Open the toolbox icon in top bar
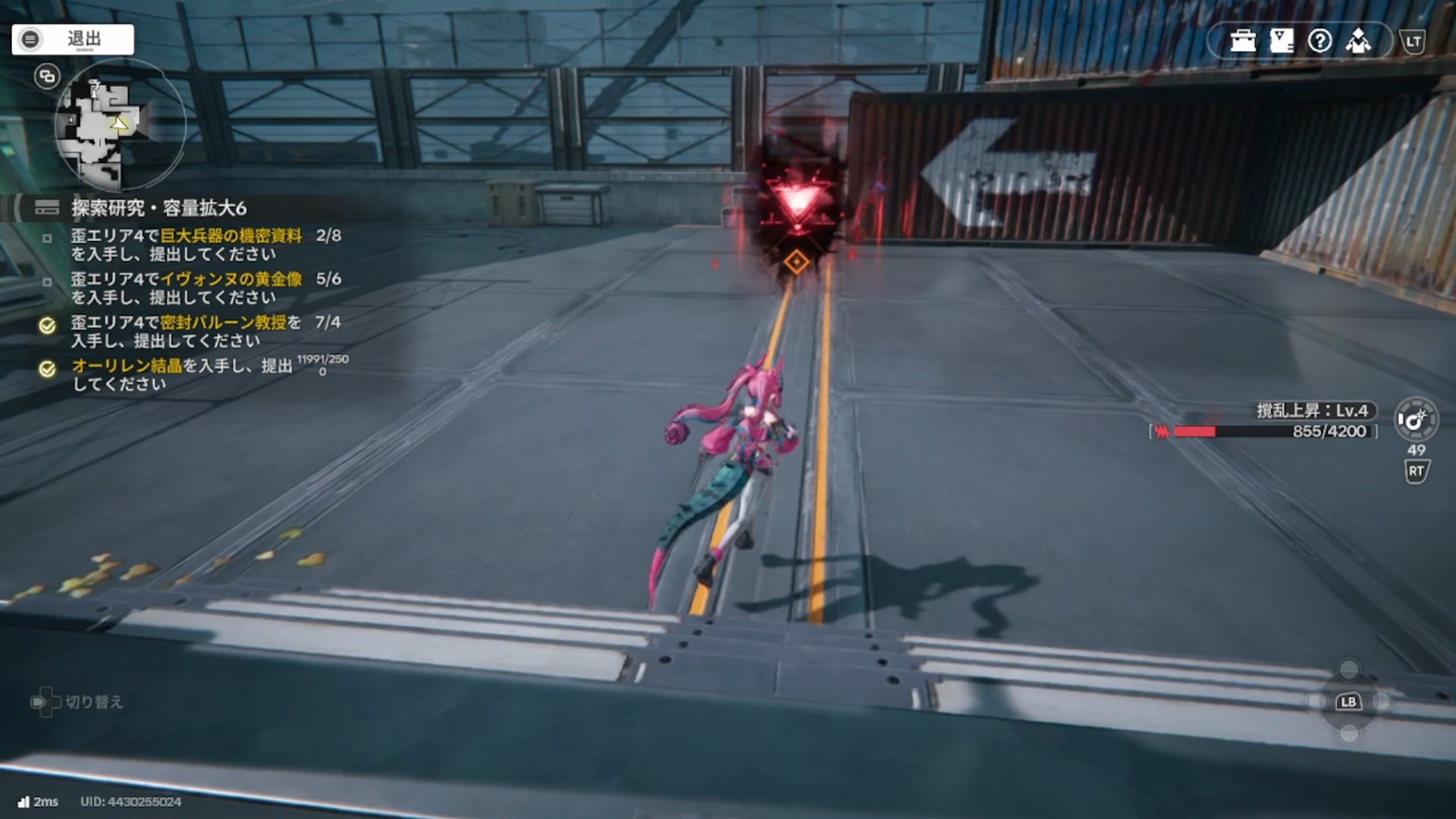 [1243, 41]
